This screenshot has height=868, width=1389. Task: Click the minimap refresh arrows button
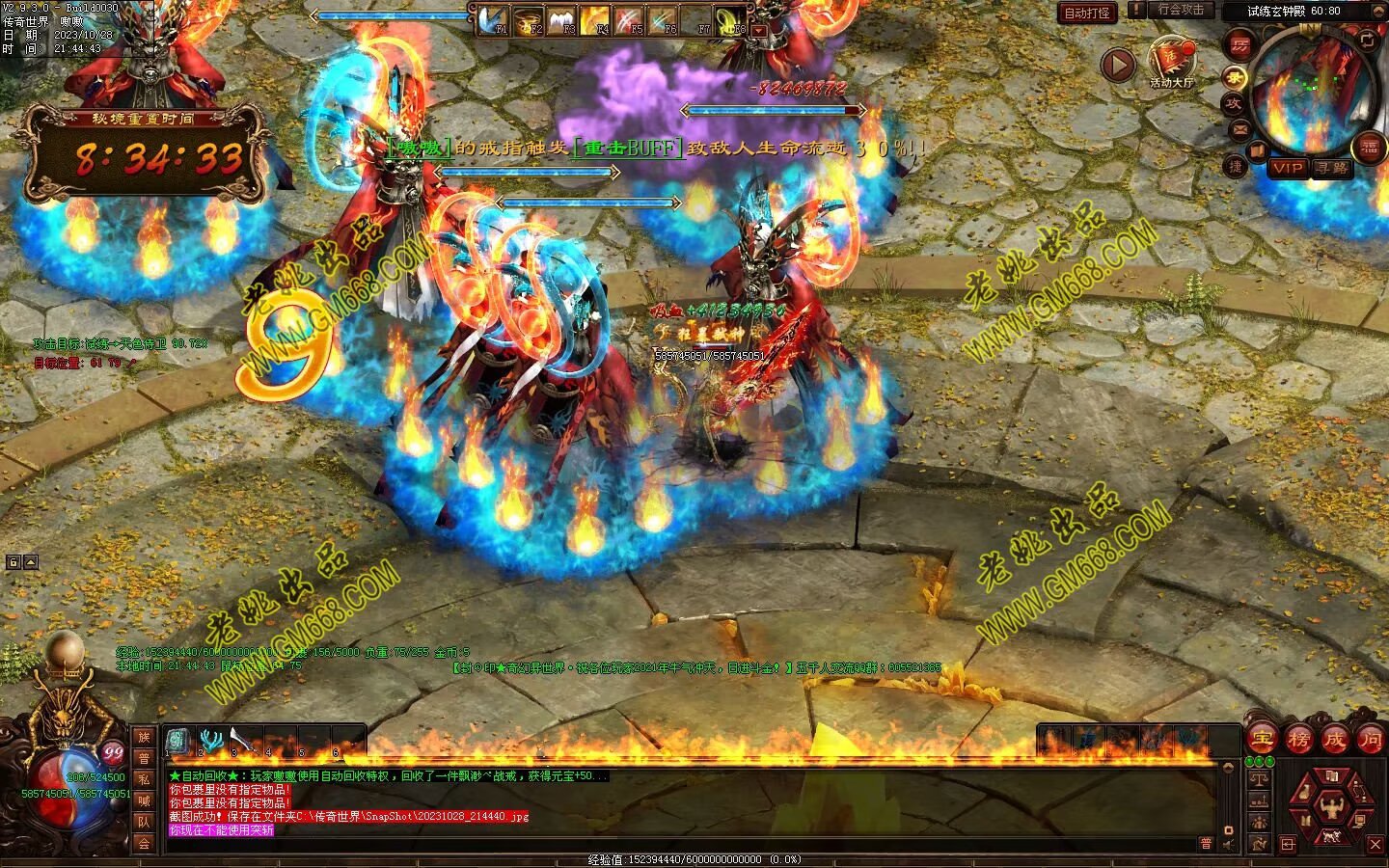pyautogui.click(x=1367, y=40)
